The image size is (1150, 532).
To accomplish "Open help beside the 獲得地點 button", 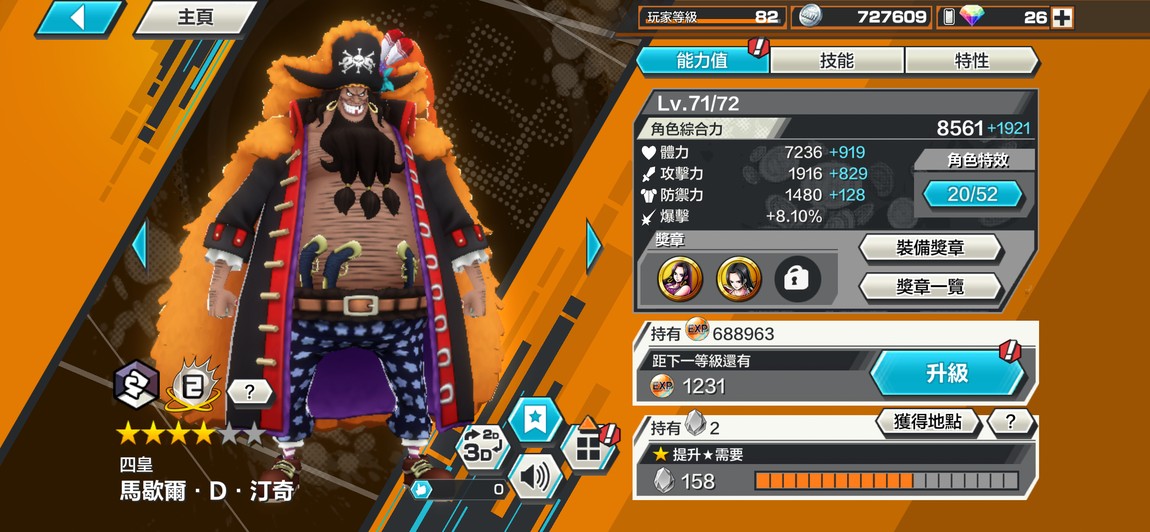I will (1011, 422).
